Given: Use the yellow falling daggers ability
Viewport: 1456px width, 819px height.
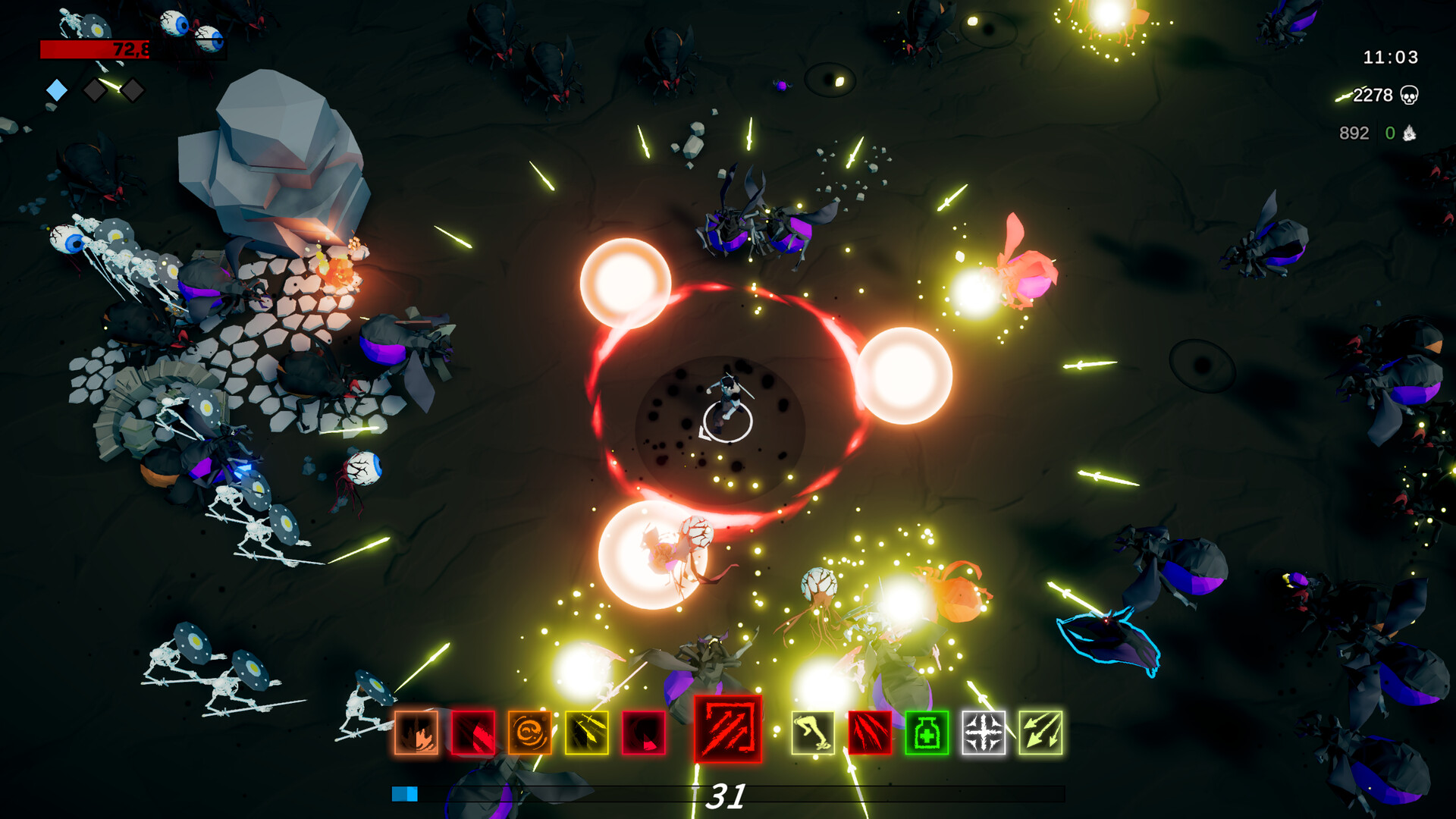Looking at the screenshot, I should [586, 733].
